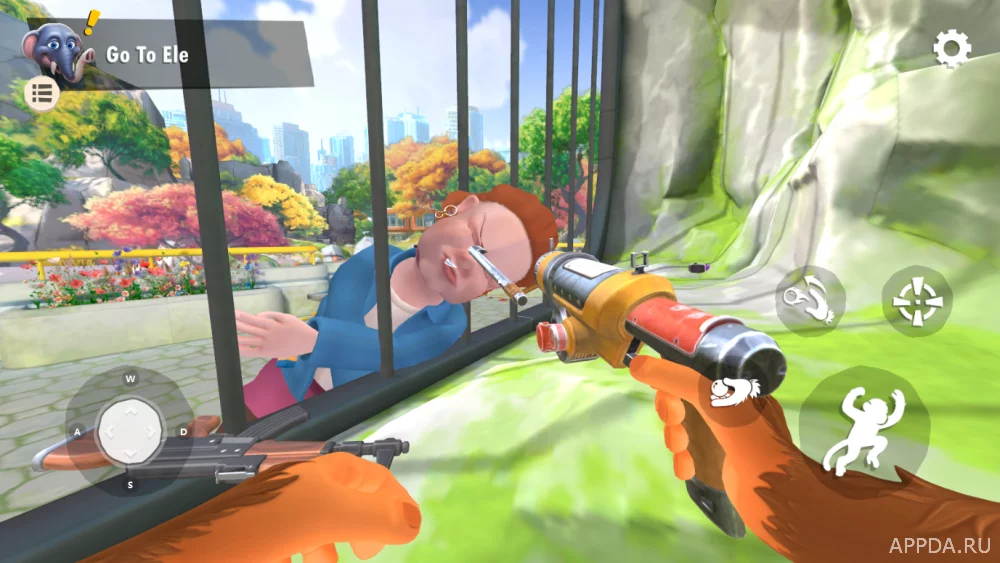The height and width of the screenshot is (563, 1000).
Task: Tap the crosshair aim button
Action: 916,300
